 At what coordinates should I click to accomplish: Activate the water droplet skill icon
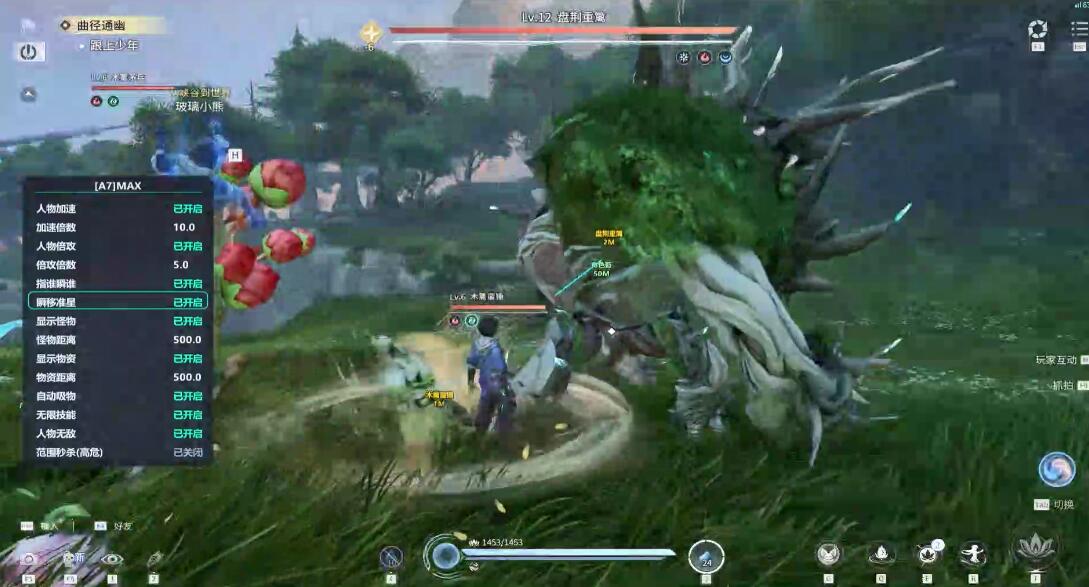880,553
